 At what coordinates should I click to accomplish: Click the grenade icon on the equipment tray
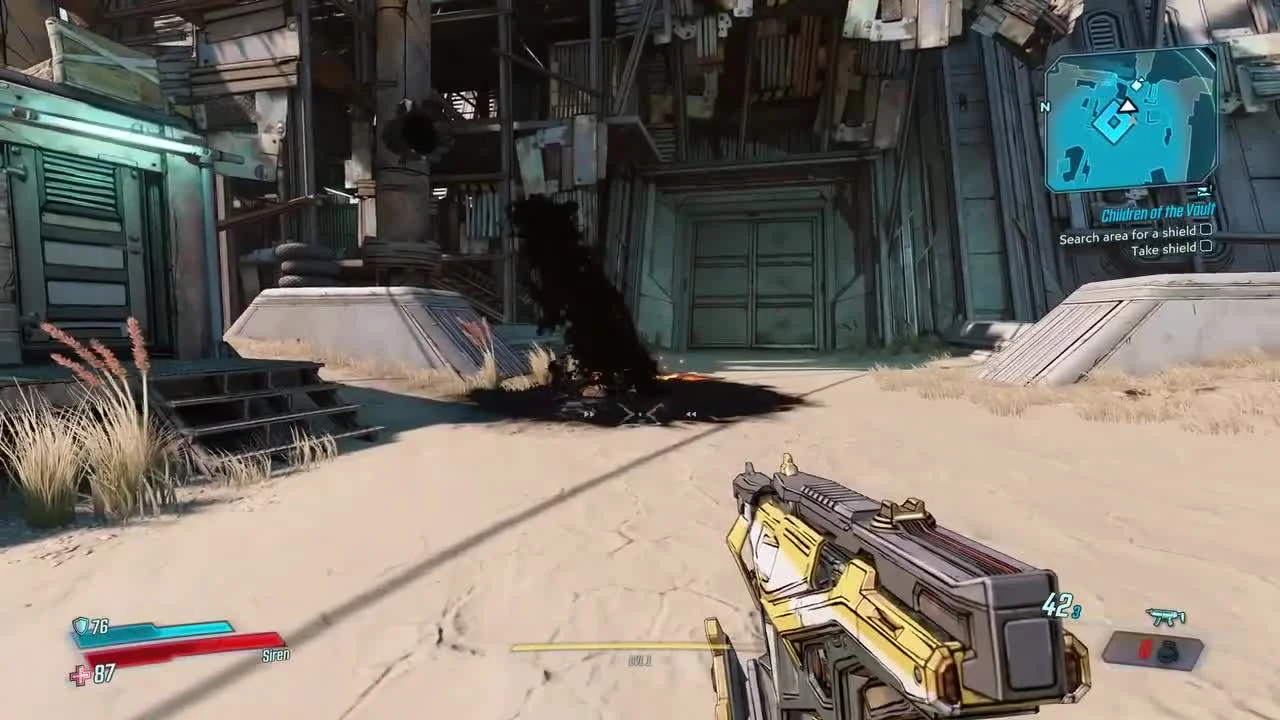click(x=1168, y=652)
